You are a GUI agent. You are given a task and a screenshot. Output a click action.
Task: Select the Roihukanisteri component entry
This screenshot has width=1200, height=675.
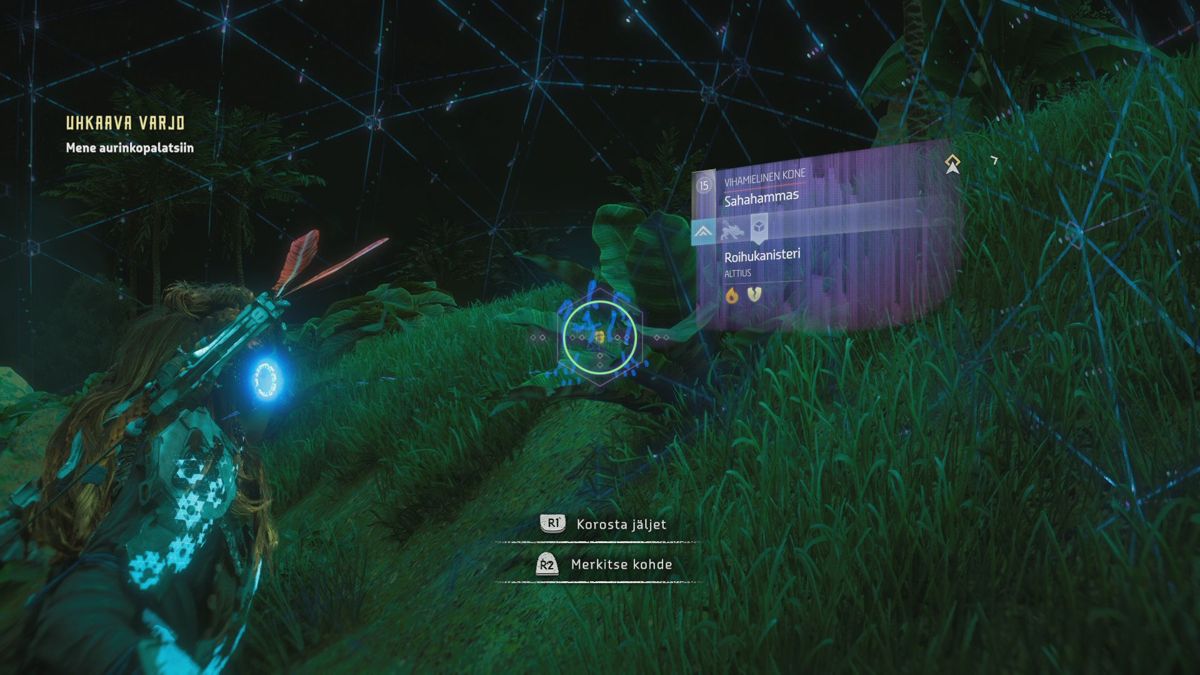(763, 256)
